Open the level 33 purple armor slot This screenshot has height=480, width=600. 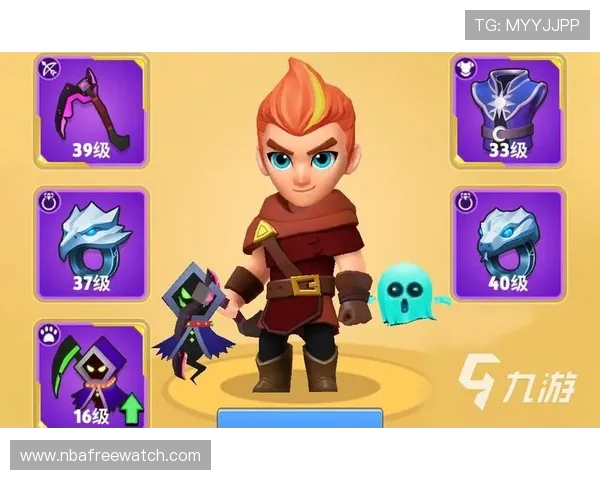[507, 111]
